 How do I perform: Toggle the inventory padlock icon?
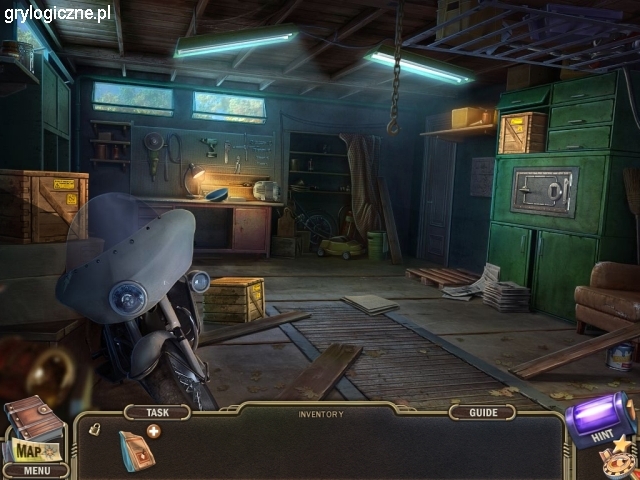pos(95,429)
